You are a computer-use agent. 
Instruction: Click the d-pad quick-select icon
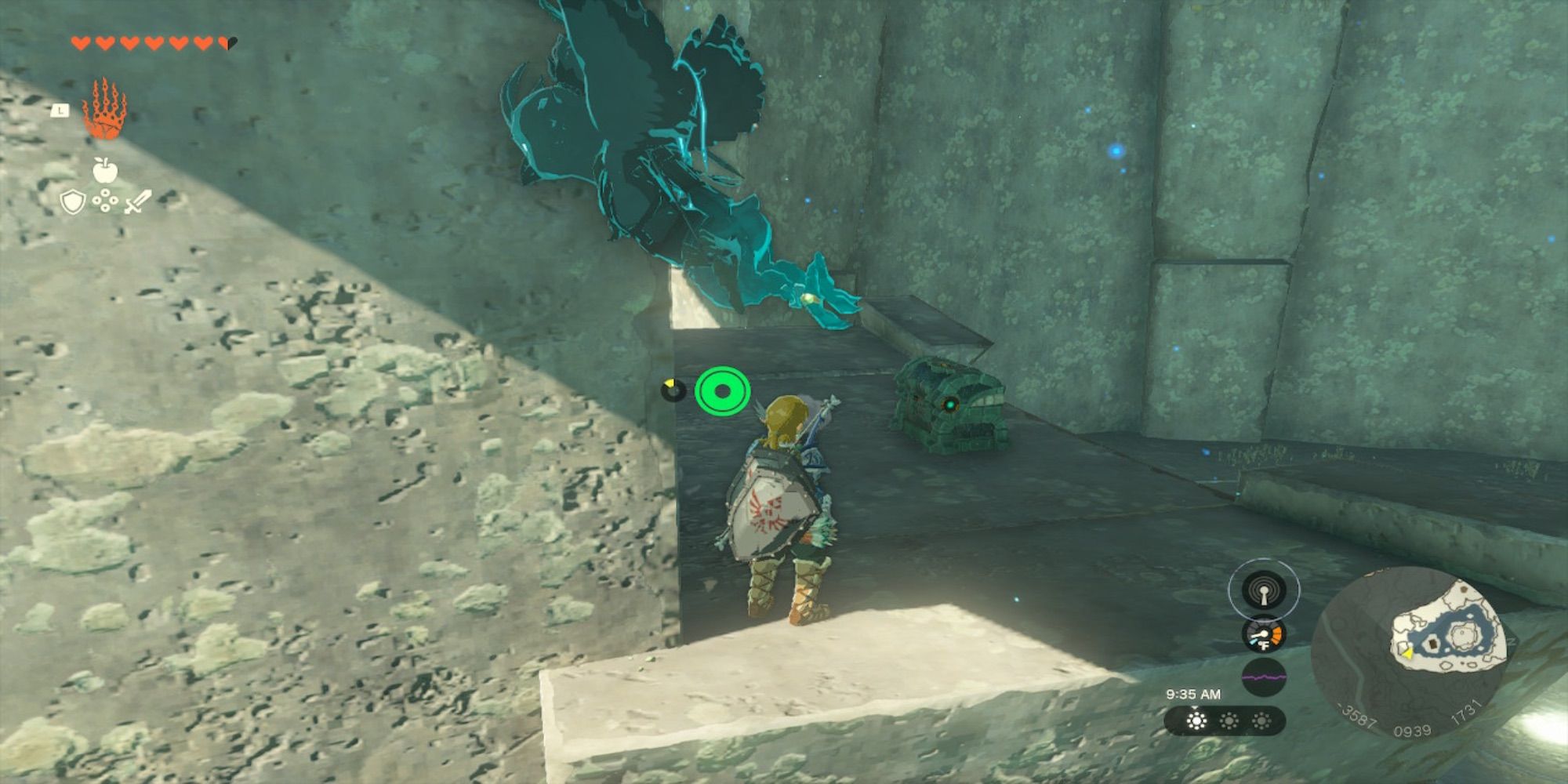coord(106,200)
